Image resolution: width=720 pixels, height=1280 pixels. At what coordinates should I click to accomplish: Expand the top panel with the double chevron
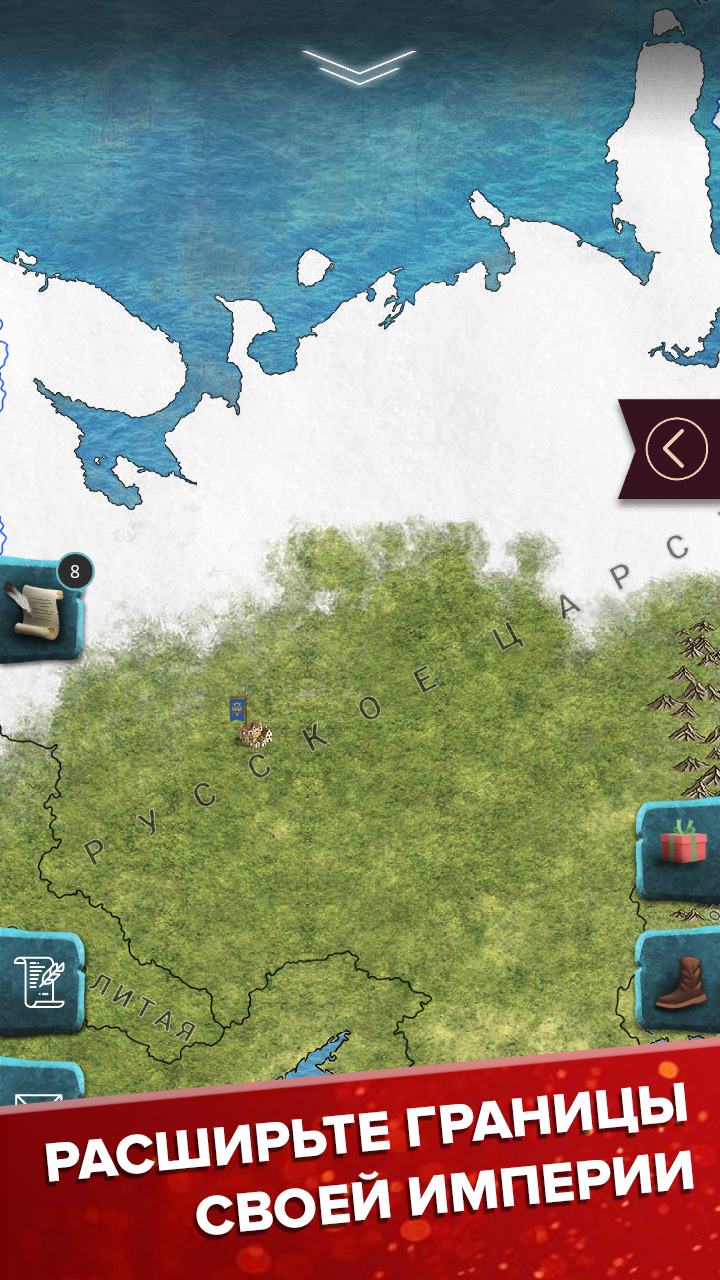(358, 65)
